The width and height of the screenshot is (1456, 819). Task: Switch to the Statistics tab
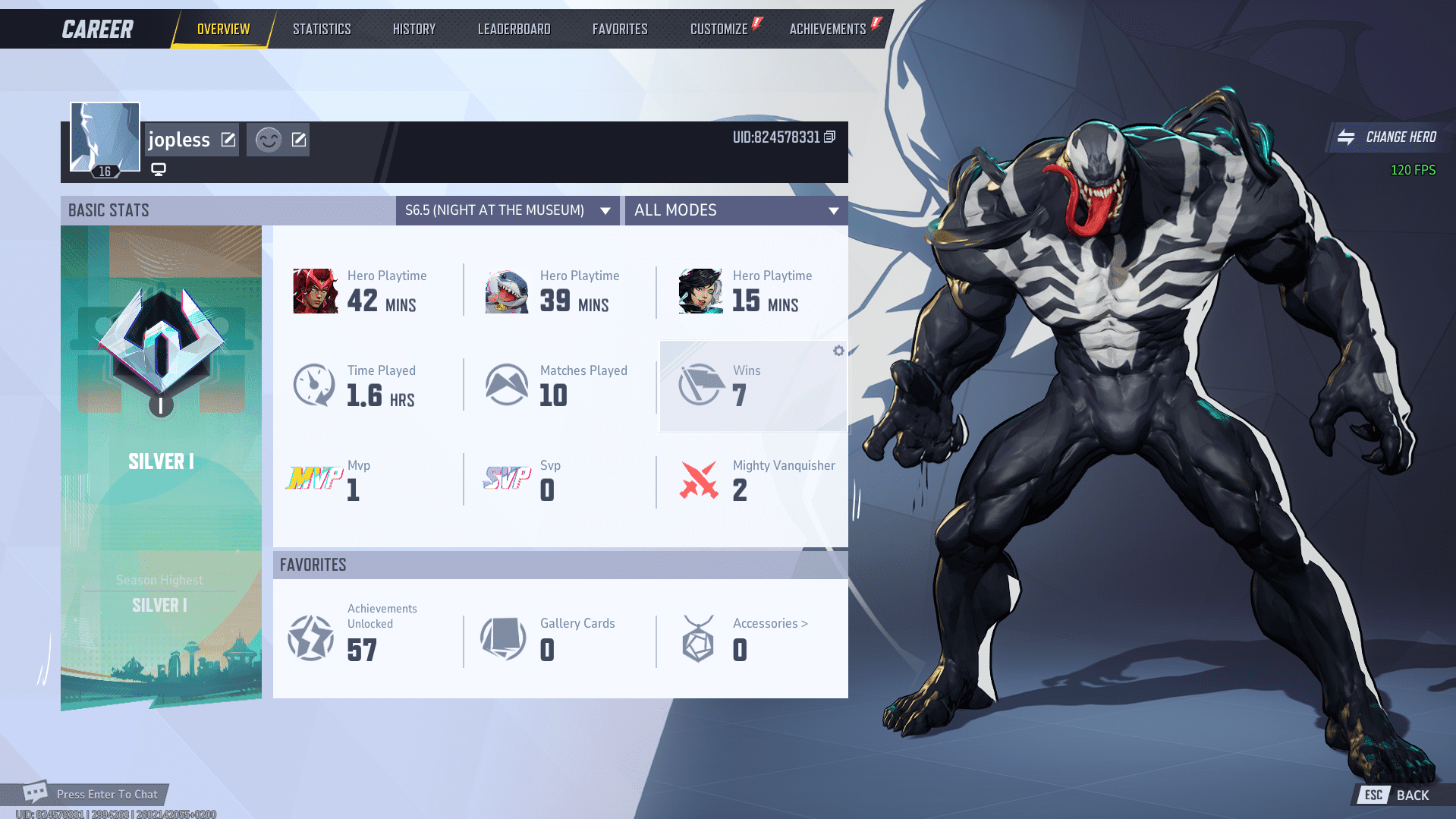322,28
